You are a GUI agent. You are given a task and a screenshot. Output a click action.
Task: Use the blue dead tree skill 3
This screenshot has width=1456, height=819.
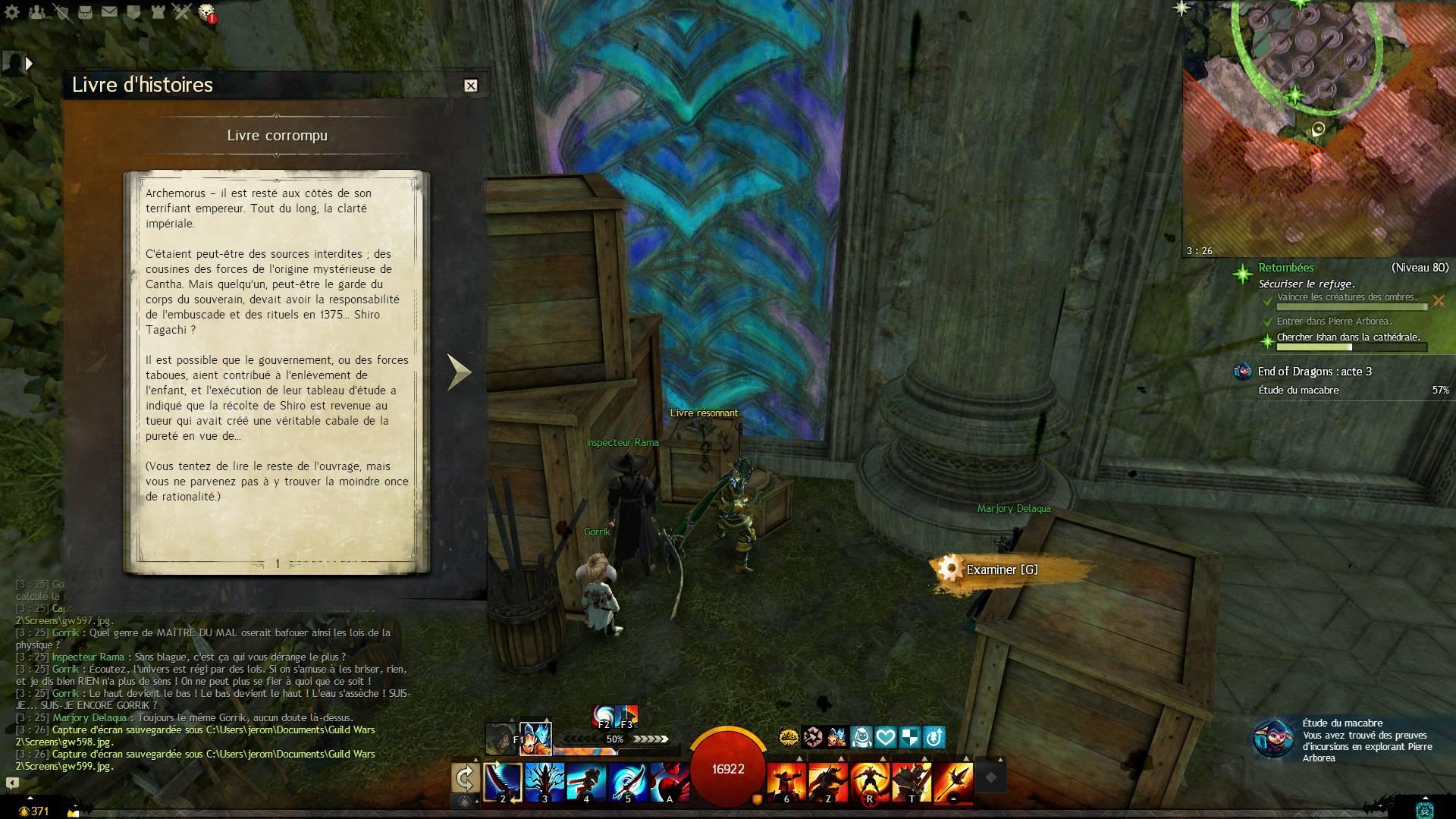pyautogui.click(x=544, y=781)
